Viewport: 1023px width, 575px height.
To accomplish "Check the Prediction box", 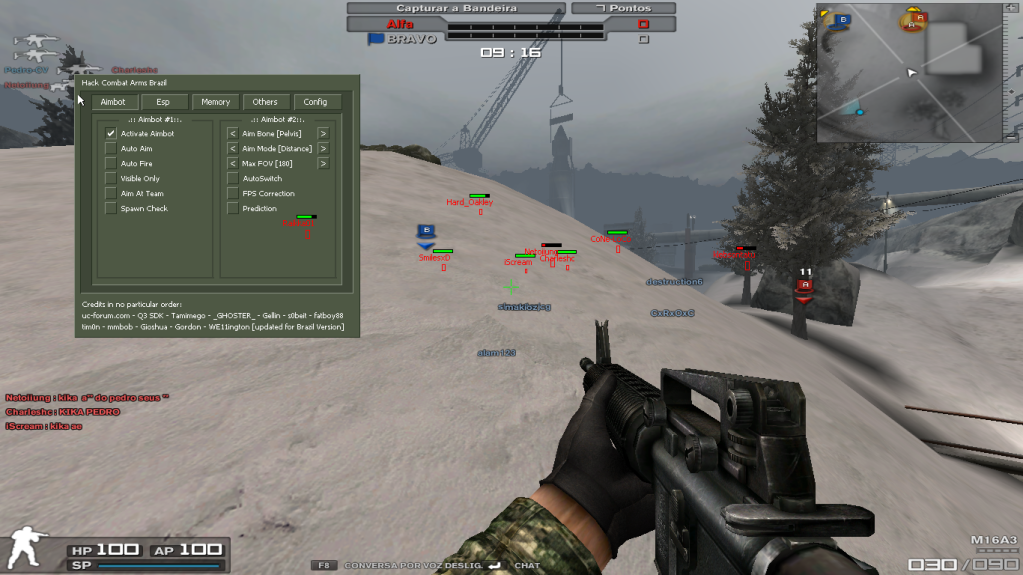I will tap(233, 208).
